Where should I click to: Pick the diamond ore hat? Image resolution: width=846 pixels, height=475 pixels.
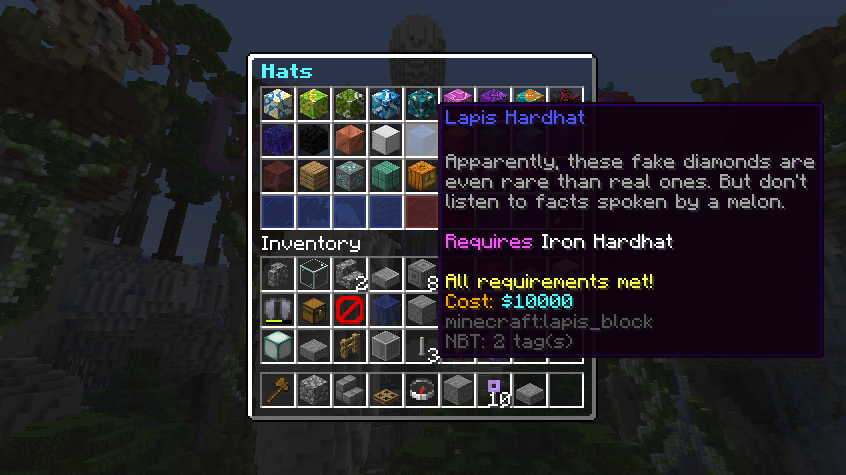(349, 176)
